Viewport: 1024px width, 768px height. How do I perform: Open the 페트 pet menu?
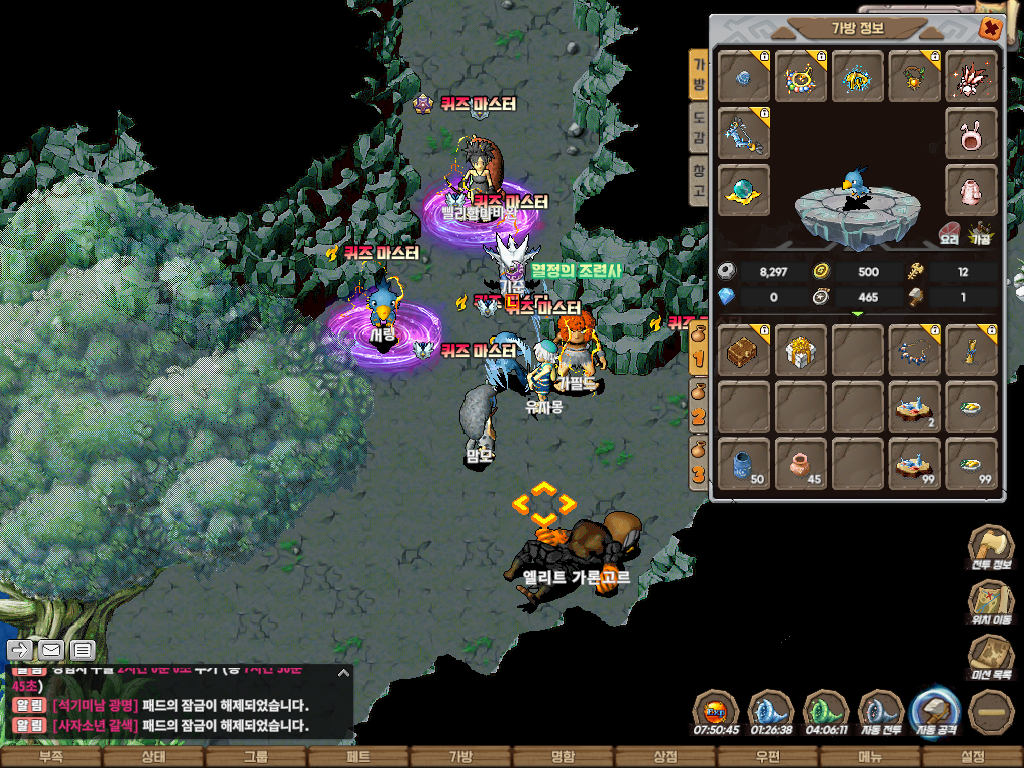coord(358,757)
